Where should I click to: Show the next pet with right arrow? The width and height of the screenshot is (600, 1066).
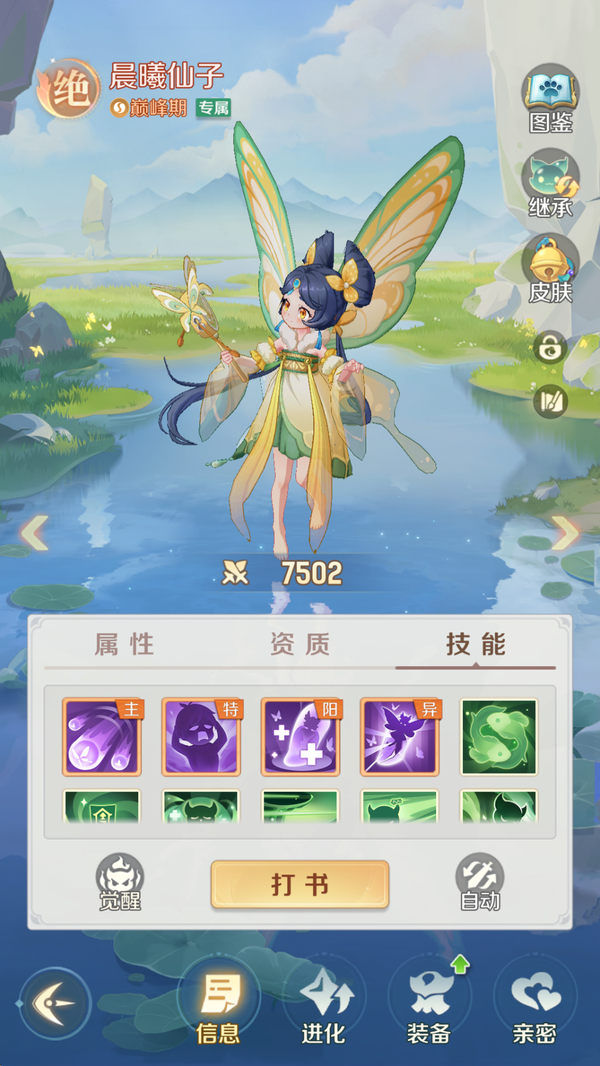click(565, 533)
